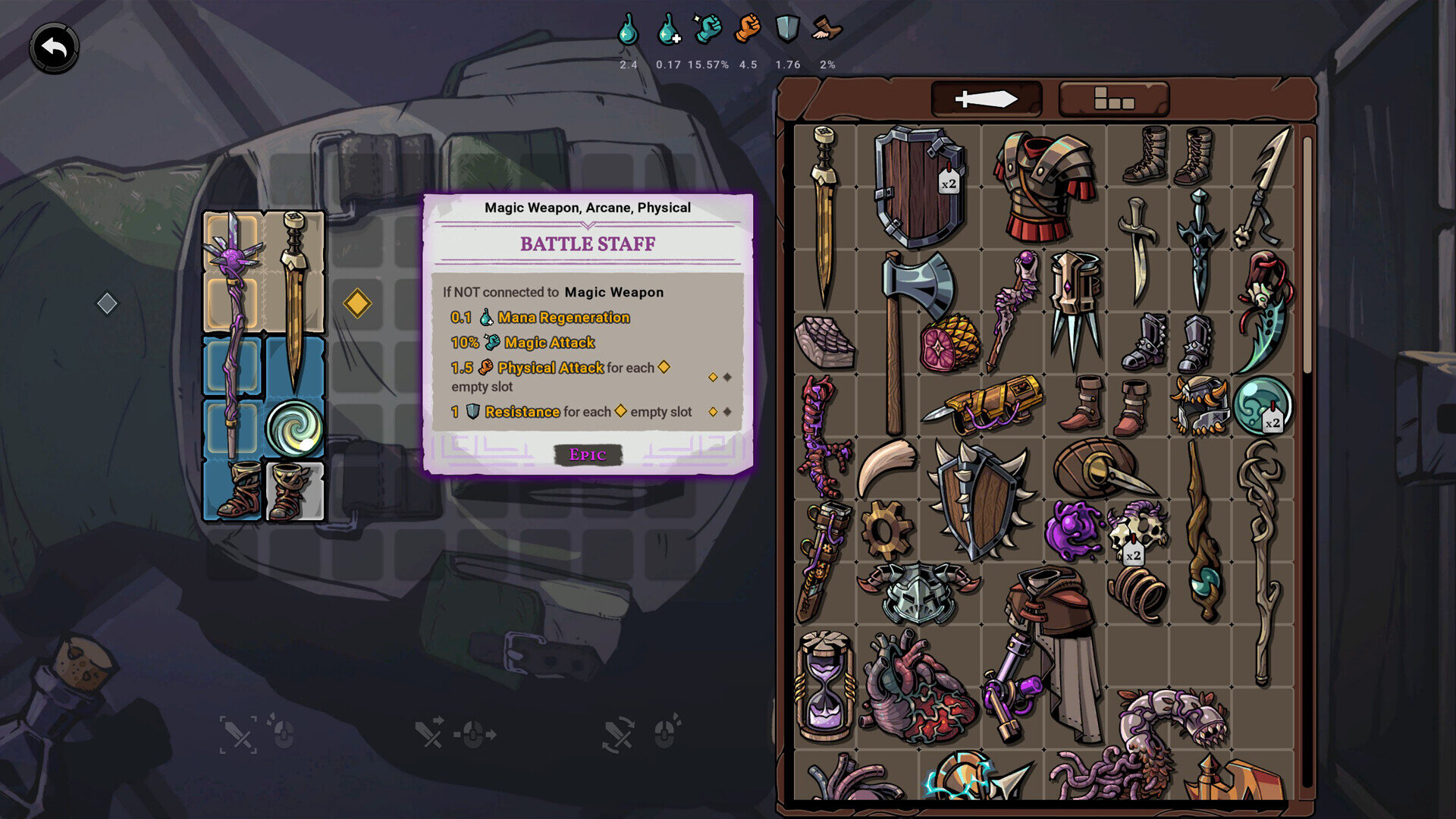The width and height of the screenshot is (1456, 819).
Task: Select the bronze gear cog item
Action: [886, 529]
